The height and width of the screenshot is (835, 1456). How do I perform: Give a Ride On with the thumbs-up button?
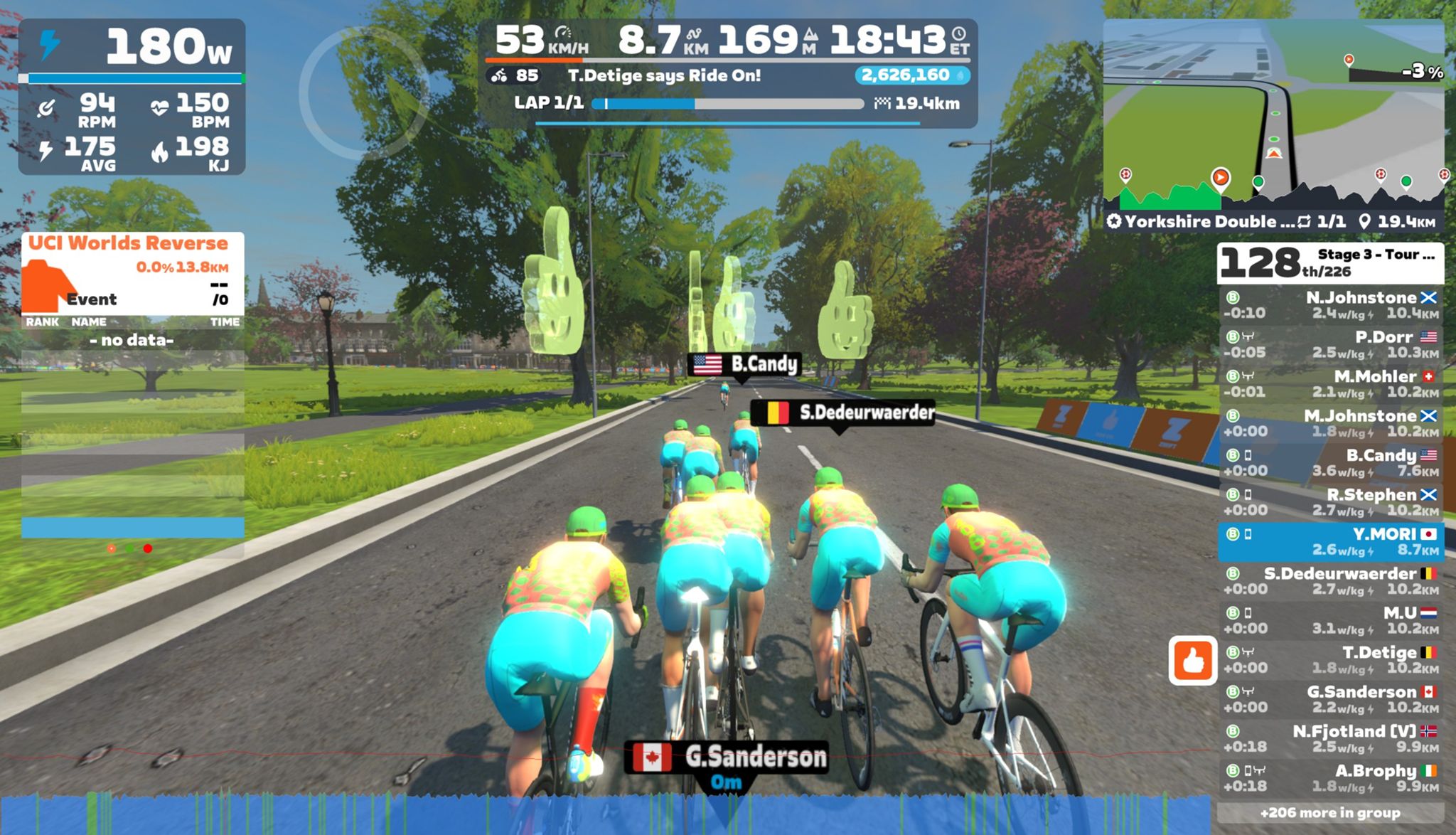pos(1192,661)
